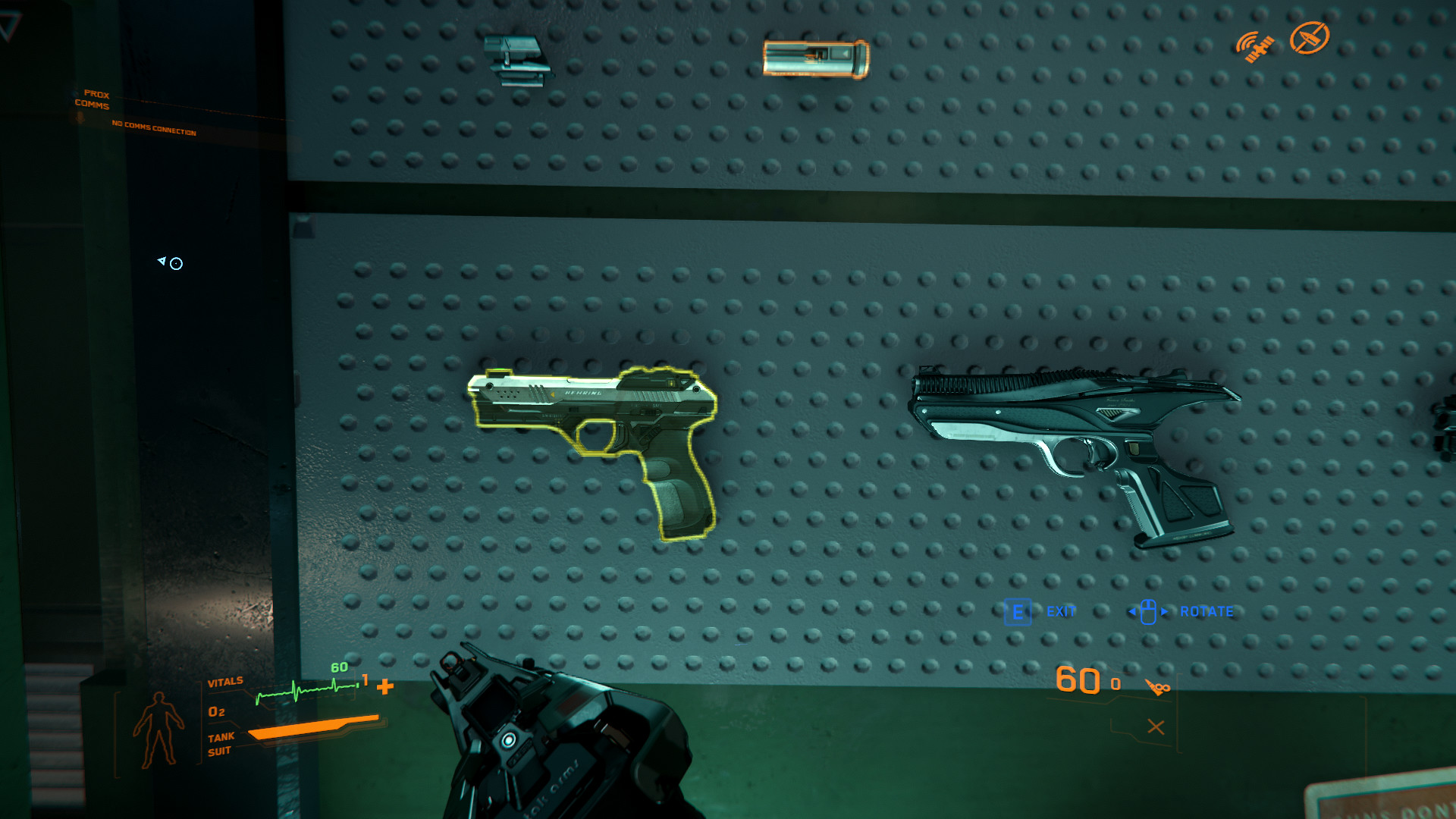
Task: Click the orange body status figure
Action: coord(158,729)
